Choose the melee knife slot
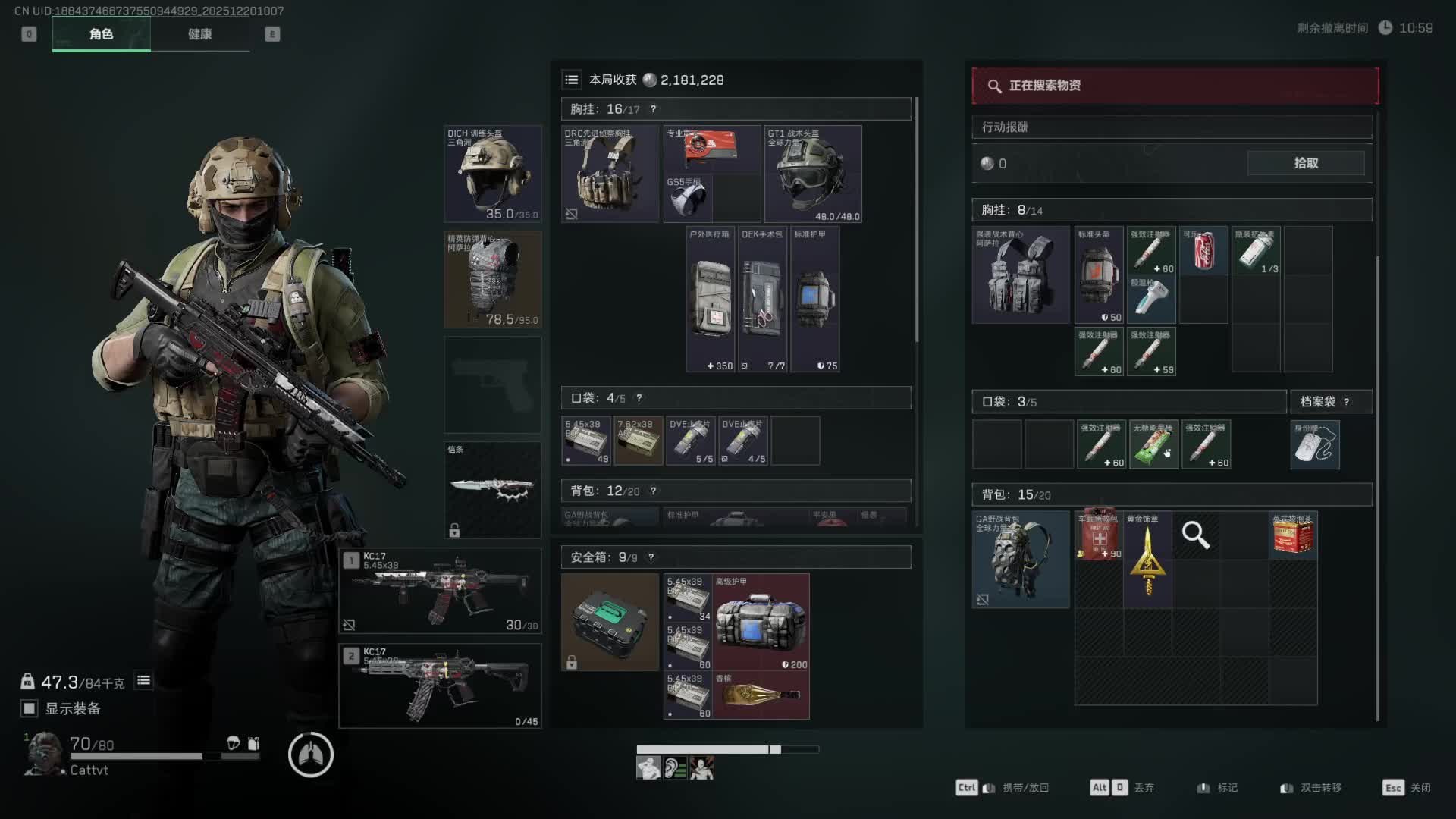Screen dimensions: 1456x819 493,489
